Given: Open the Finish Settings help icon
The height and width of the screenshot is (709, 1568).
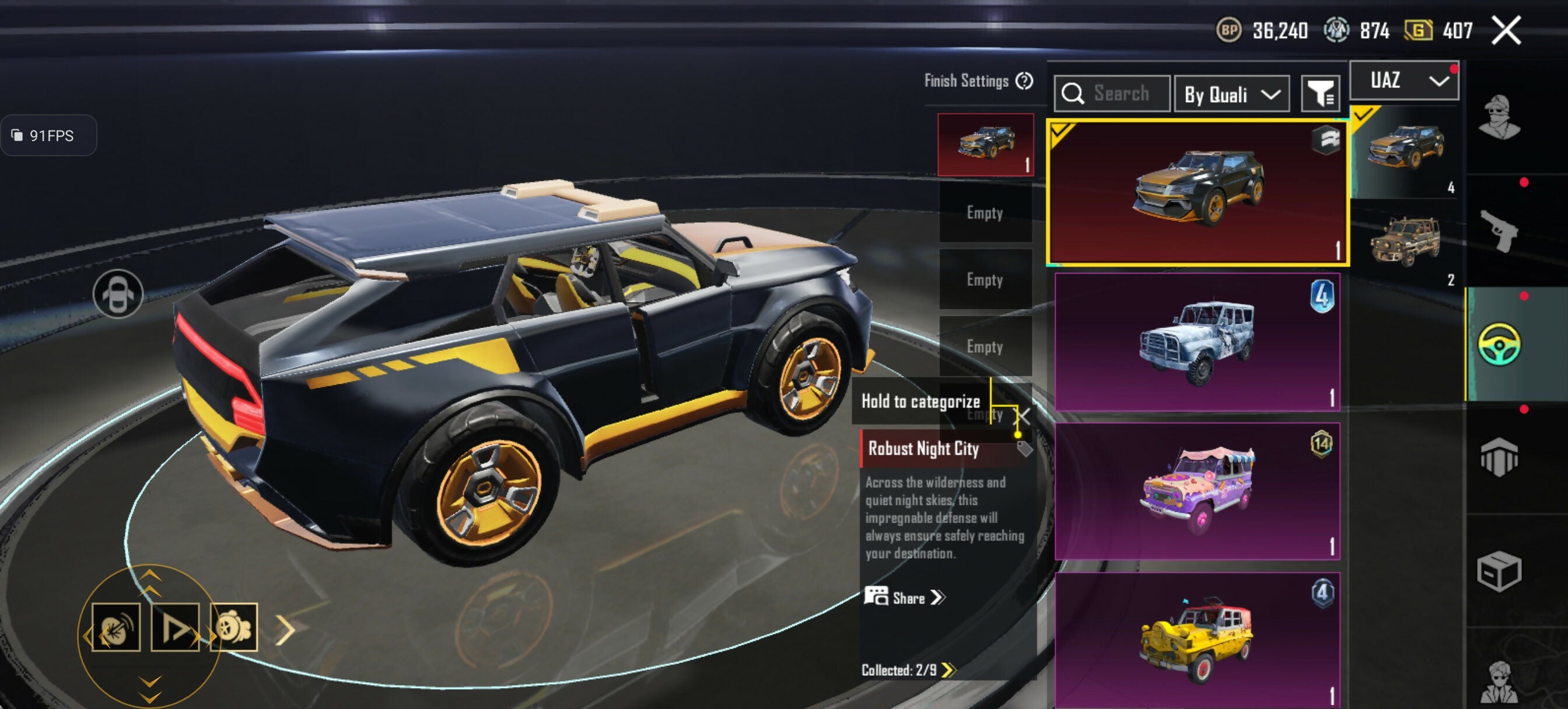Looking at the screenshot, I should 1024,81.
